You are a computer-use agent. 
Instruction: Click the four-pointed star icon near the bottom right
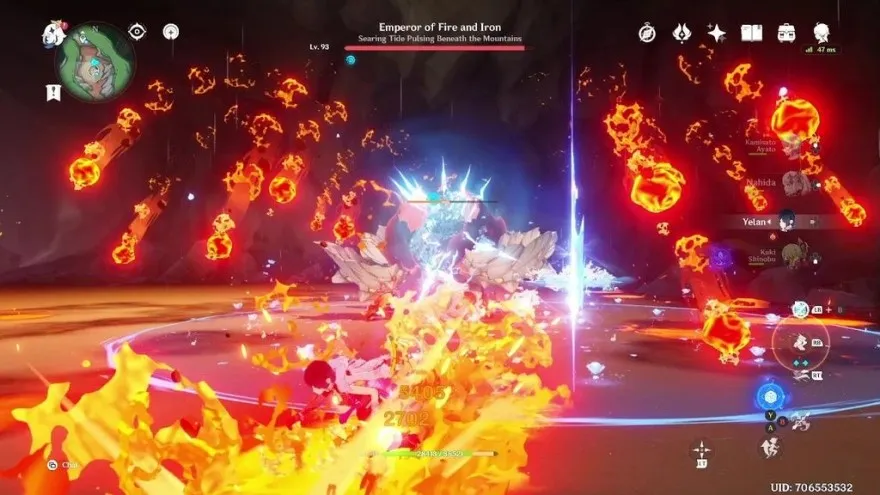[x=702, y=452]
